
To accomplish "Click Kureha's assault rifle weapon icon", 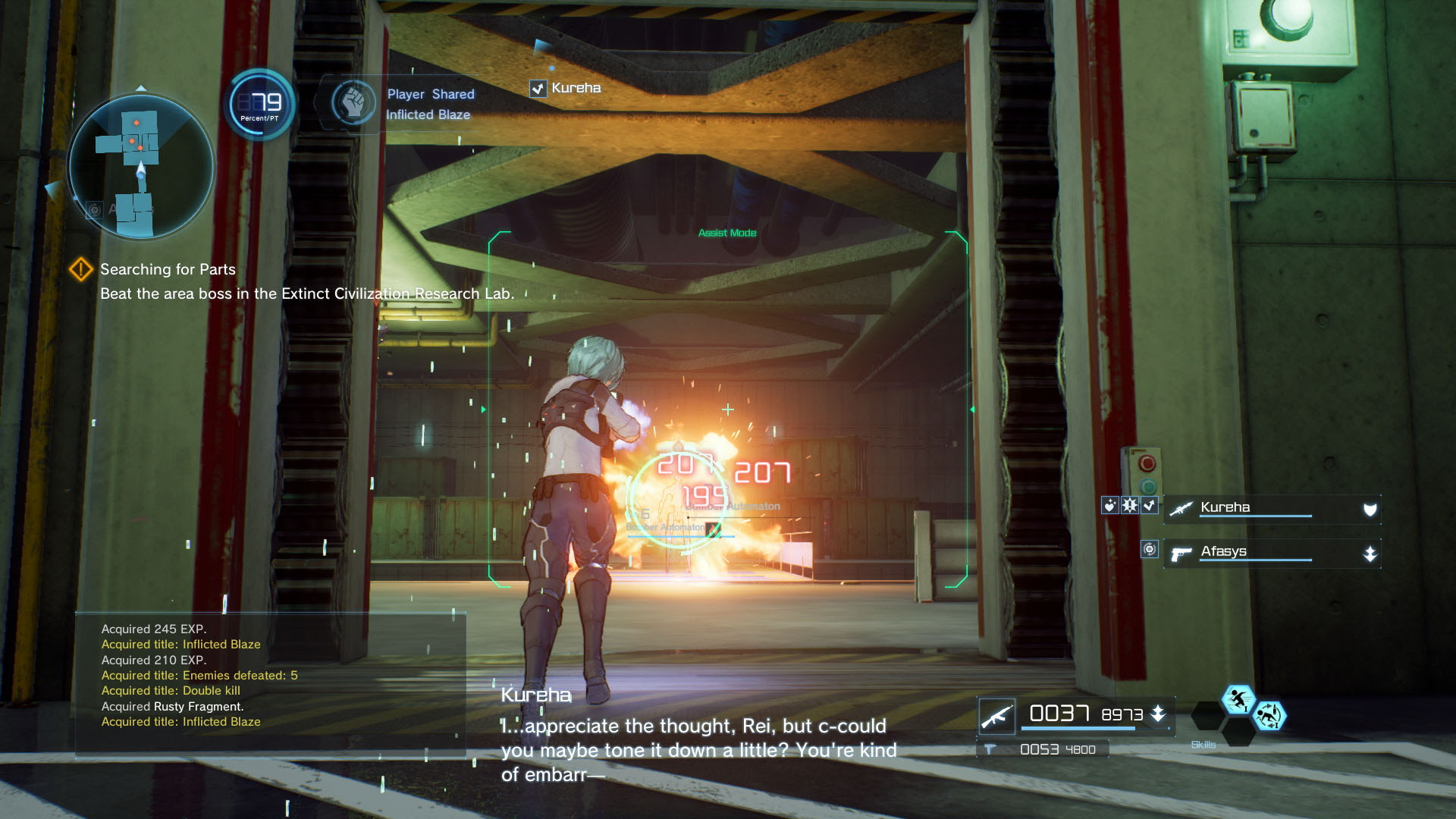I will (1181, 508).
